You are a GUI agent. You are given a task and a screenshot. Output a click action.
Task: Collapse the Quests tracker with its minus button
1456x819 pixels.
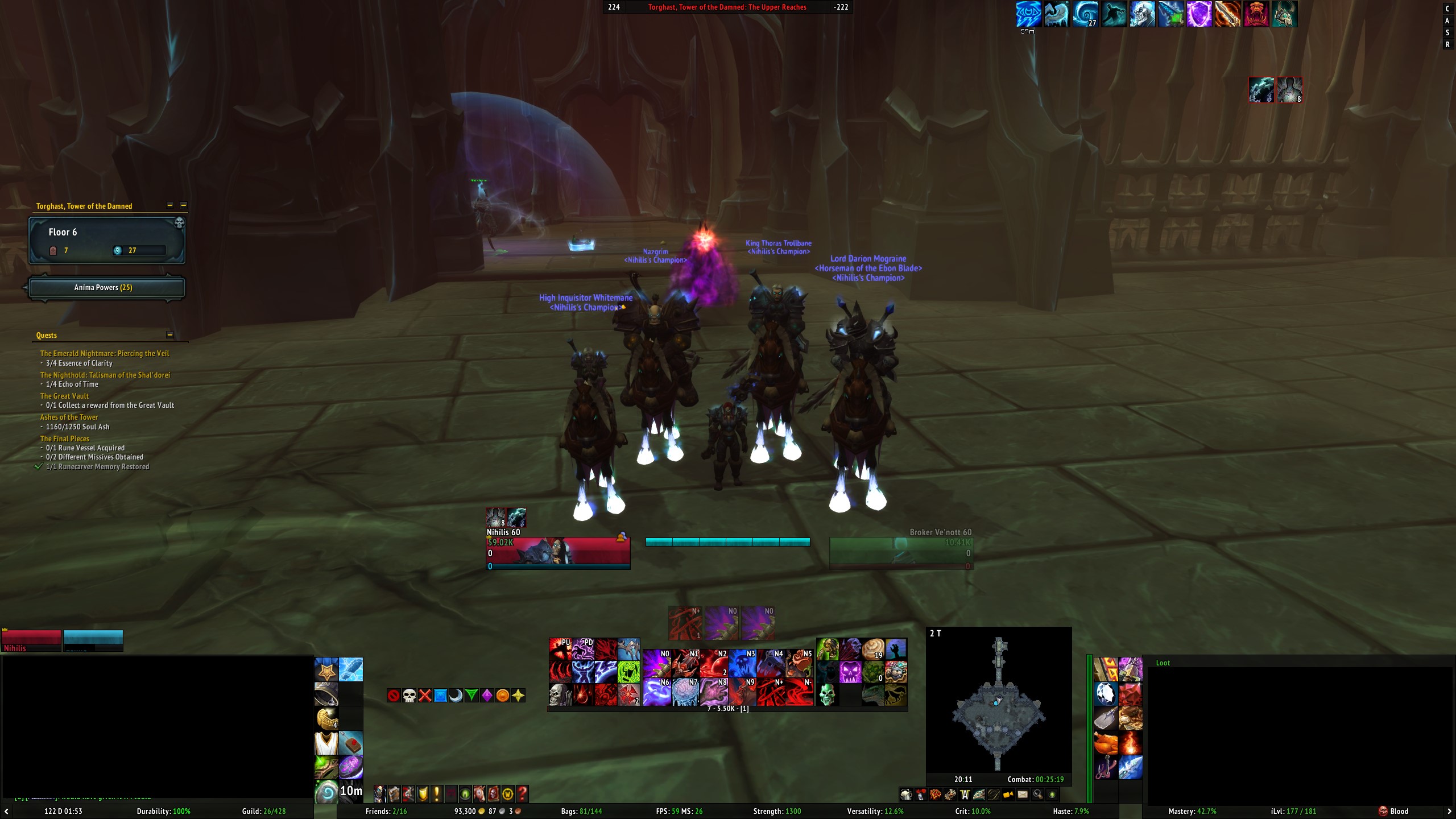point(171,335)
